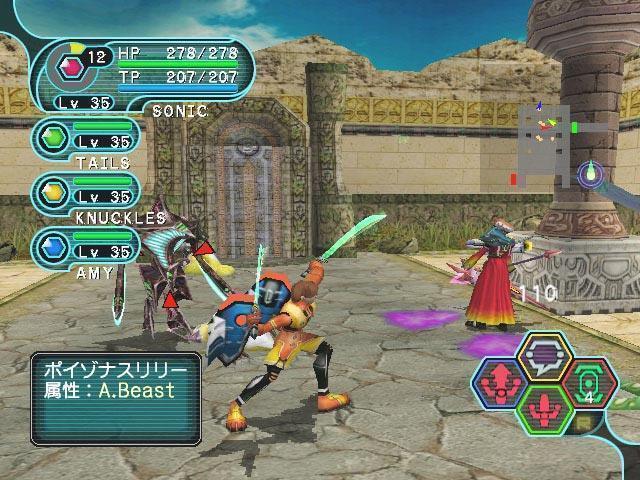Screen dimensions: 640x480
Task: Use the green item hexagon showing 4
Action: (590, 382)
